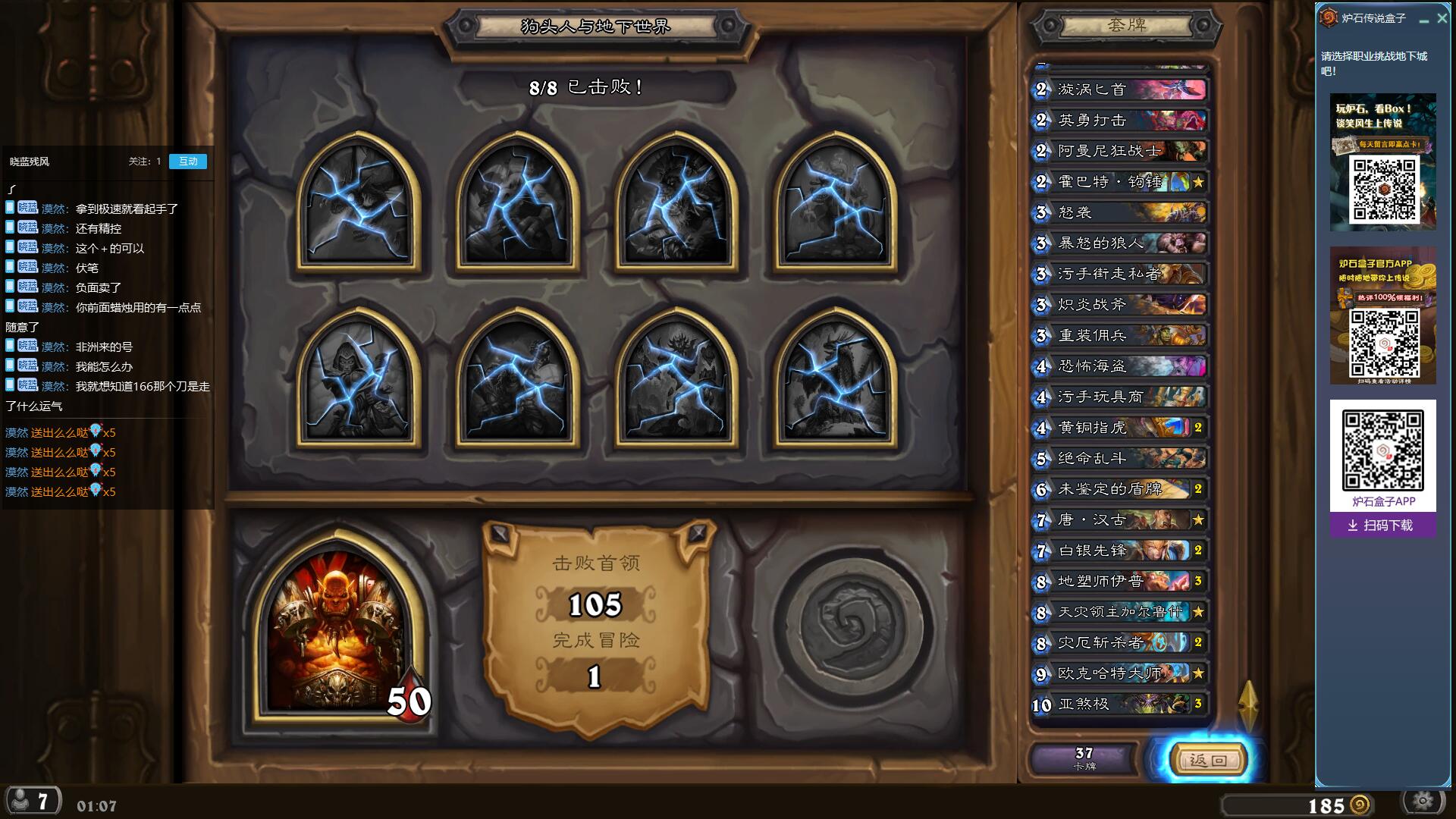Select the 亚煞极 card row
Viewport: 1456px width, 819px height.
tap(1120, 704)
